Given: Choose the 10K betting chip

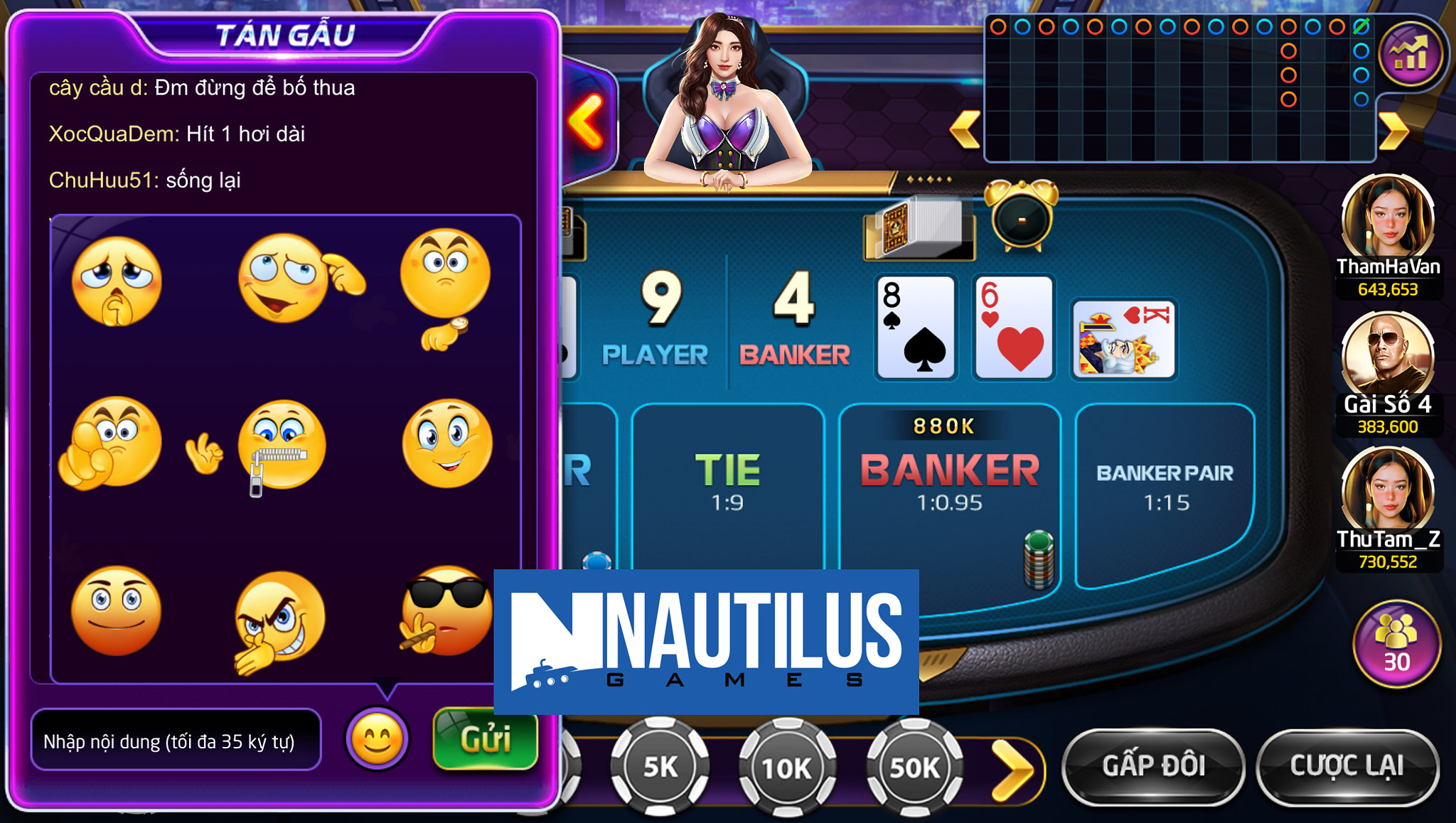Looking at the screenshot, I should pyautogui.click(x=787, y=768).
